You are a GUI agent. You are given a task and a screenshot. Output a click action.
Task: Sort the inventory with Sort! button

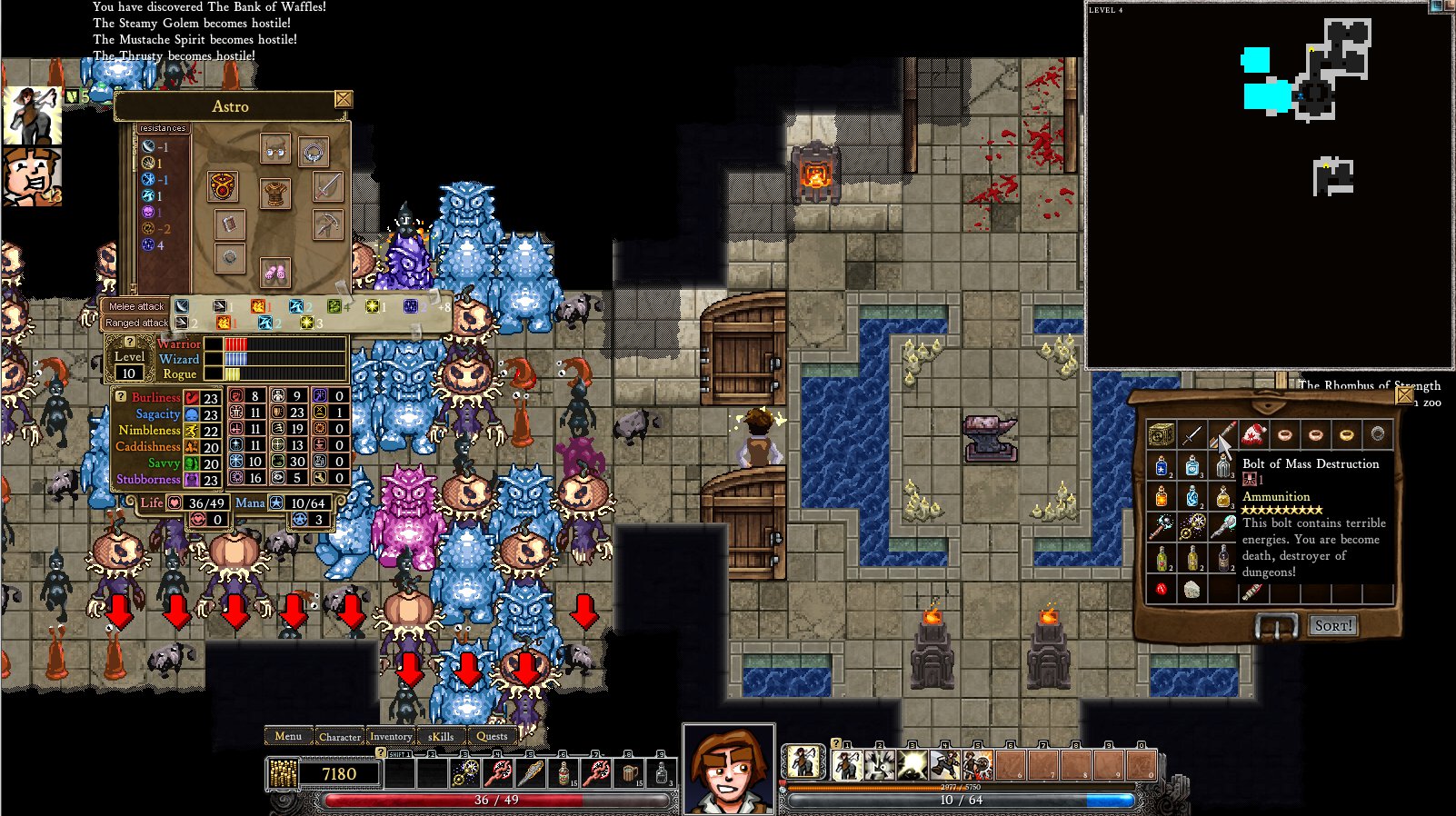coord(1333,625)
